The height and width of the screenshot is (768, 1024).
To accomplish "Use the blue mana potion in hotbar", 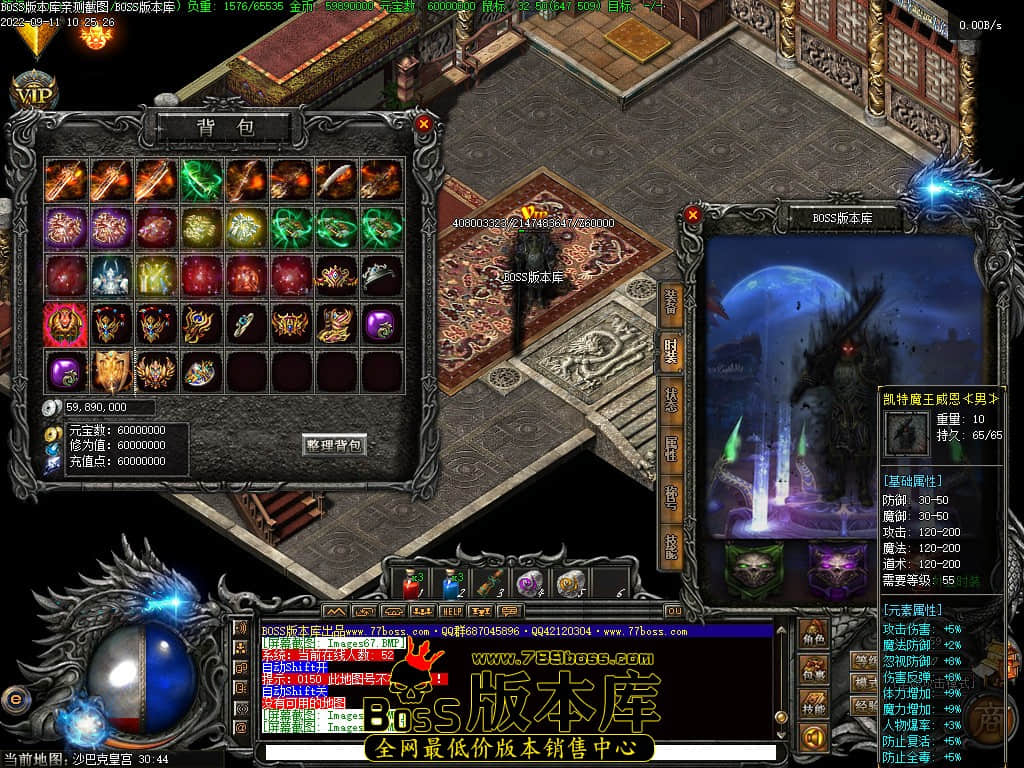I will click(450, 584).
